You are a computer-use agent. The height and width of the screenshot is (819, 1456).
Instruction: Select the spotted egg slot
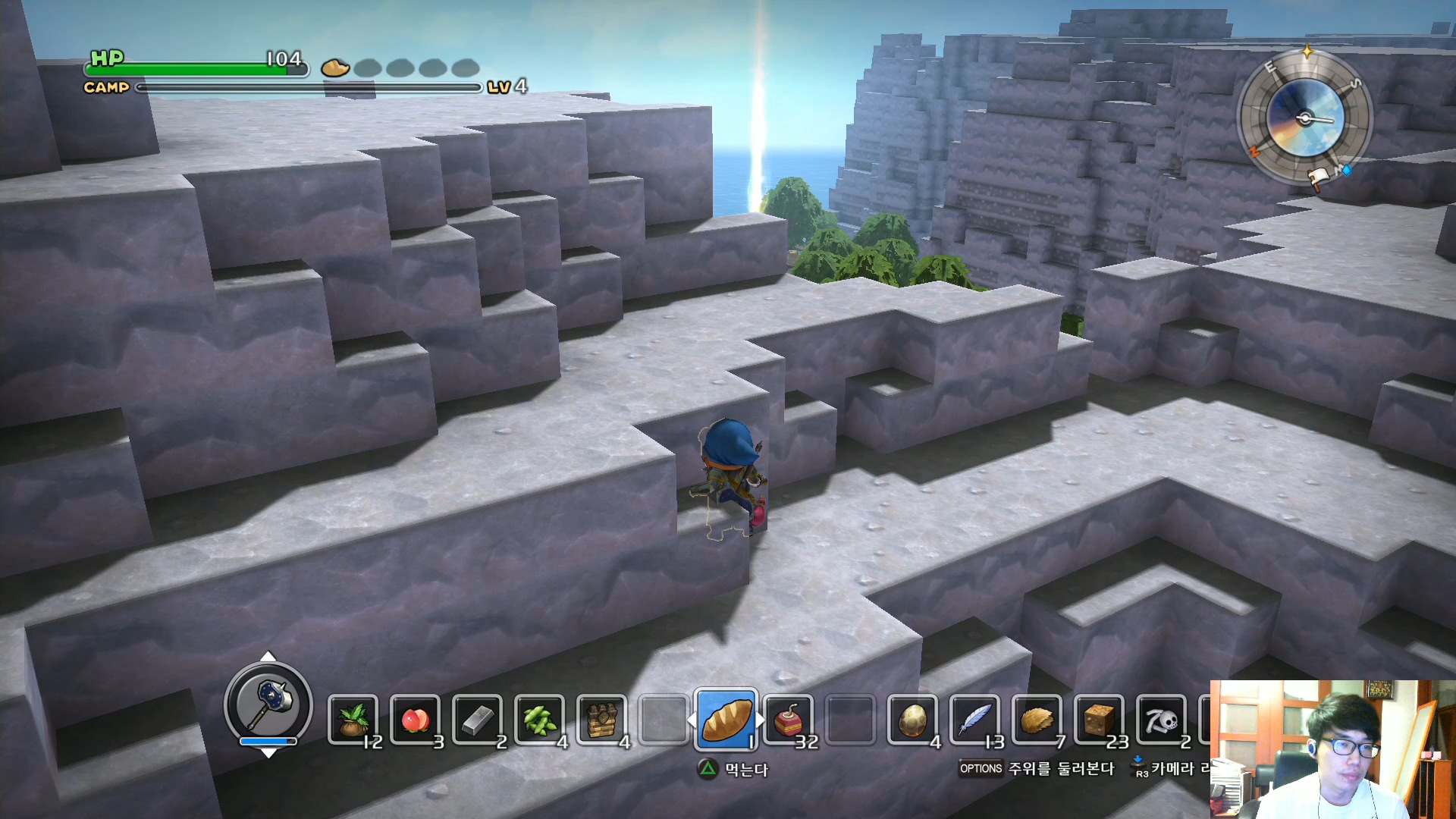[x=912, y=720]
